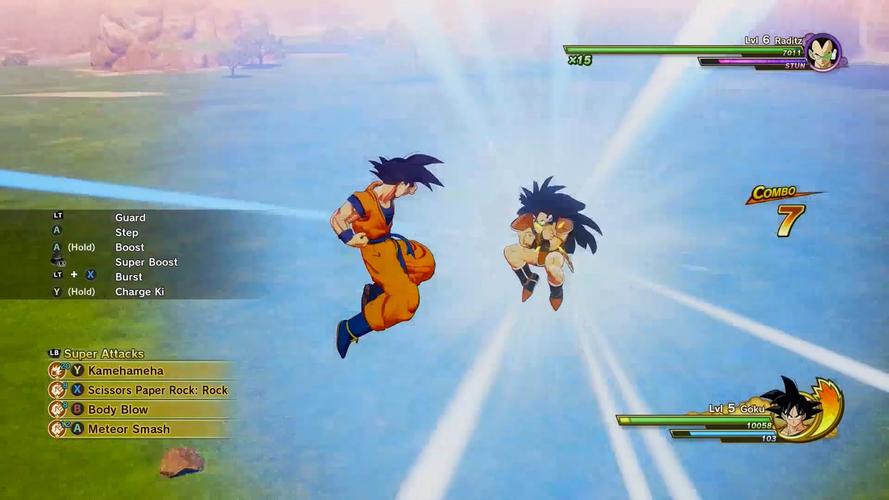Viewport: 889px width, 500px height.
Task: Activate the Body Blow super attack
Action: coord(117,410)
